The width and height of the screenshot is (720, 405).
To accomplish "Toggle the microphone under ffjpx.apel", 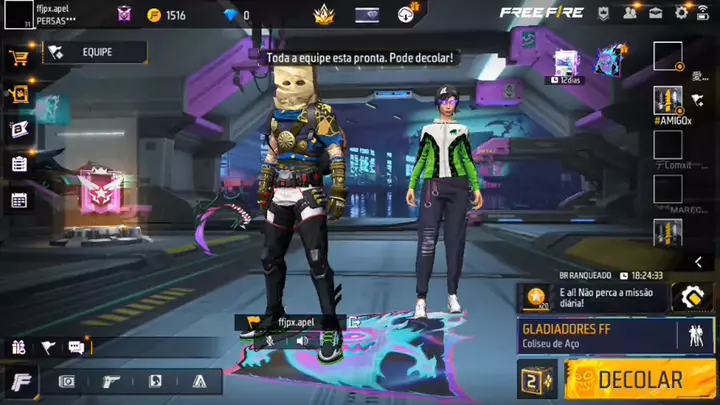I will tap(269, 340).
